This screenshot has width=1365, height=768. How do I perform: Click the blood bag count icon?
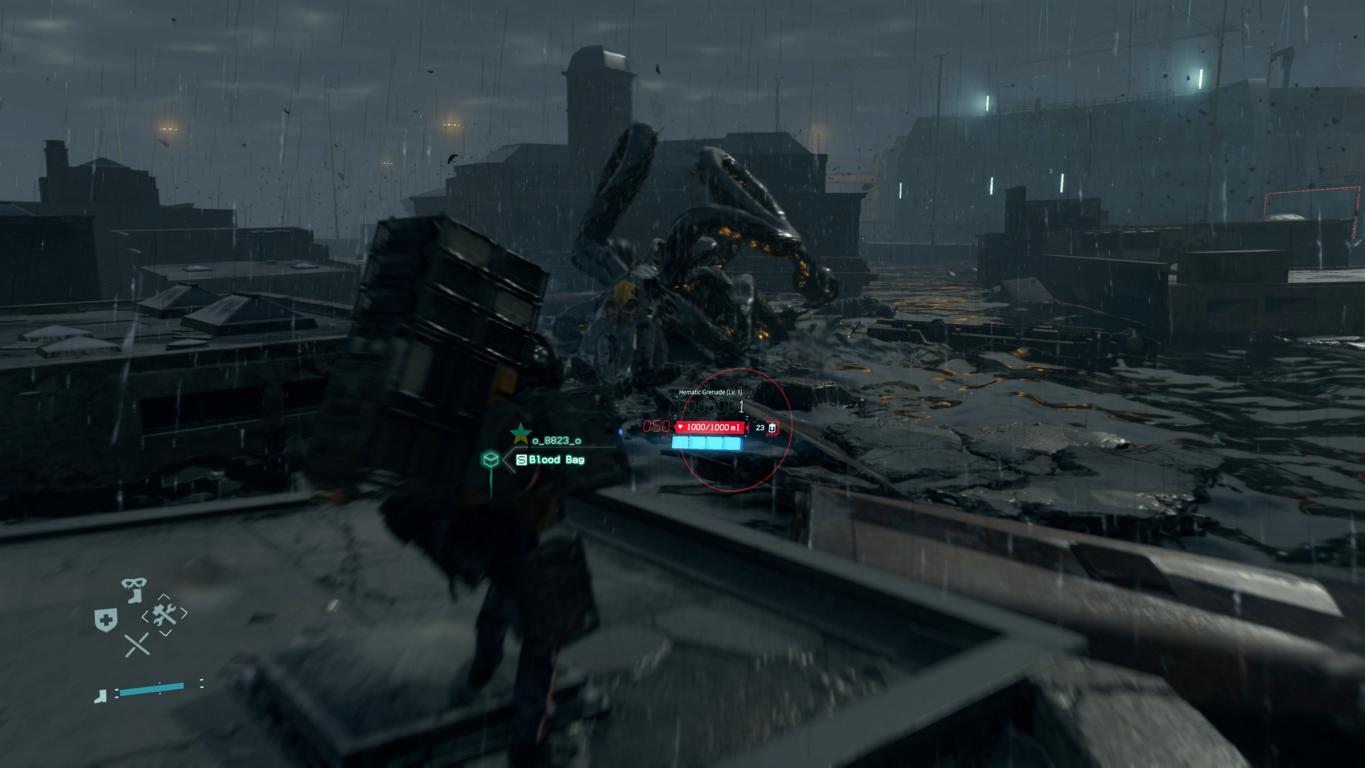point(772,428)
